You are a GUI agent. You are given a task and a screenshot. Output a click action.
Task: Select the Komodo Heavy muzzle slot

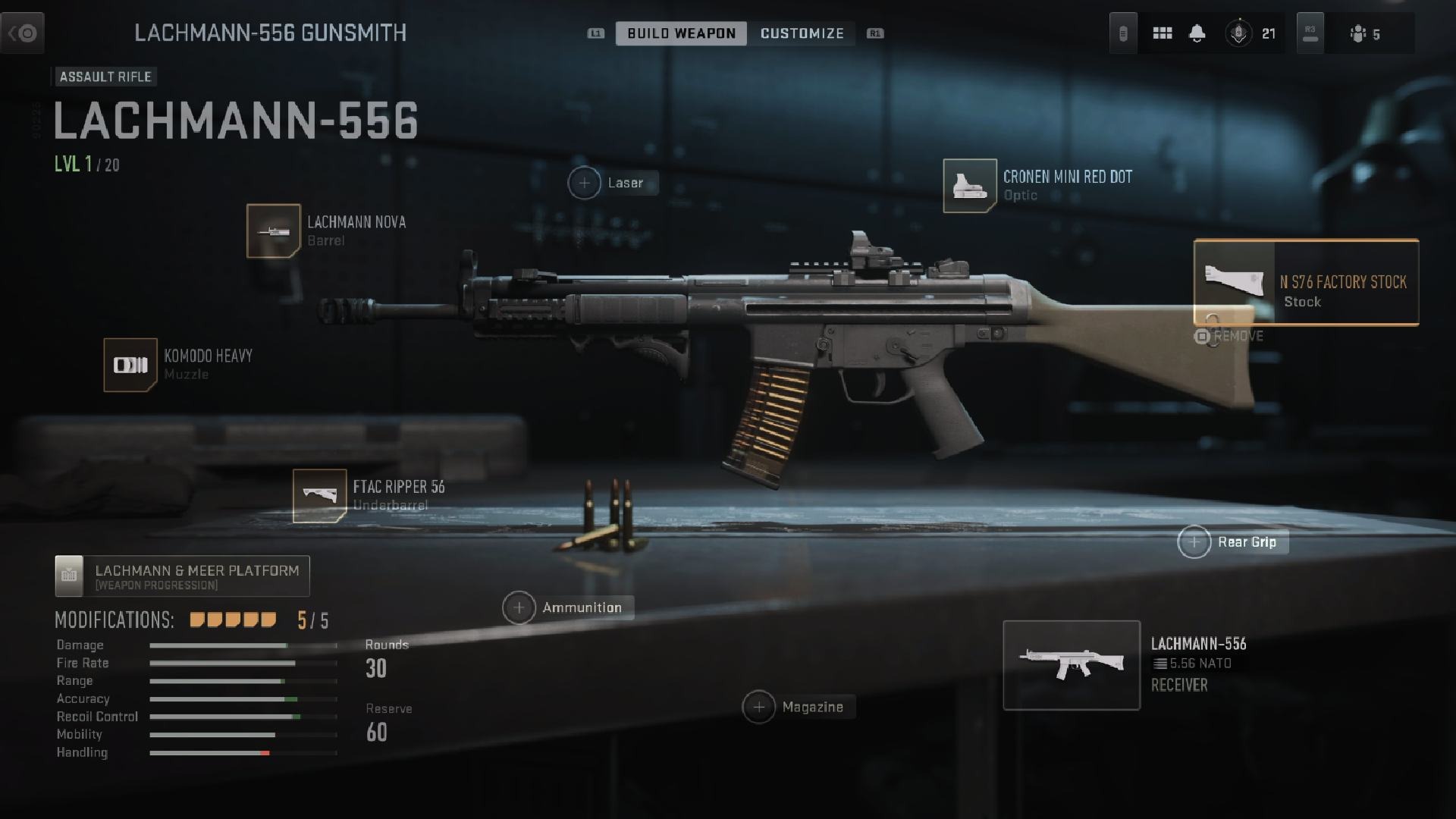130,366
